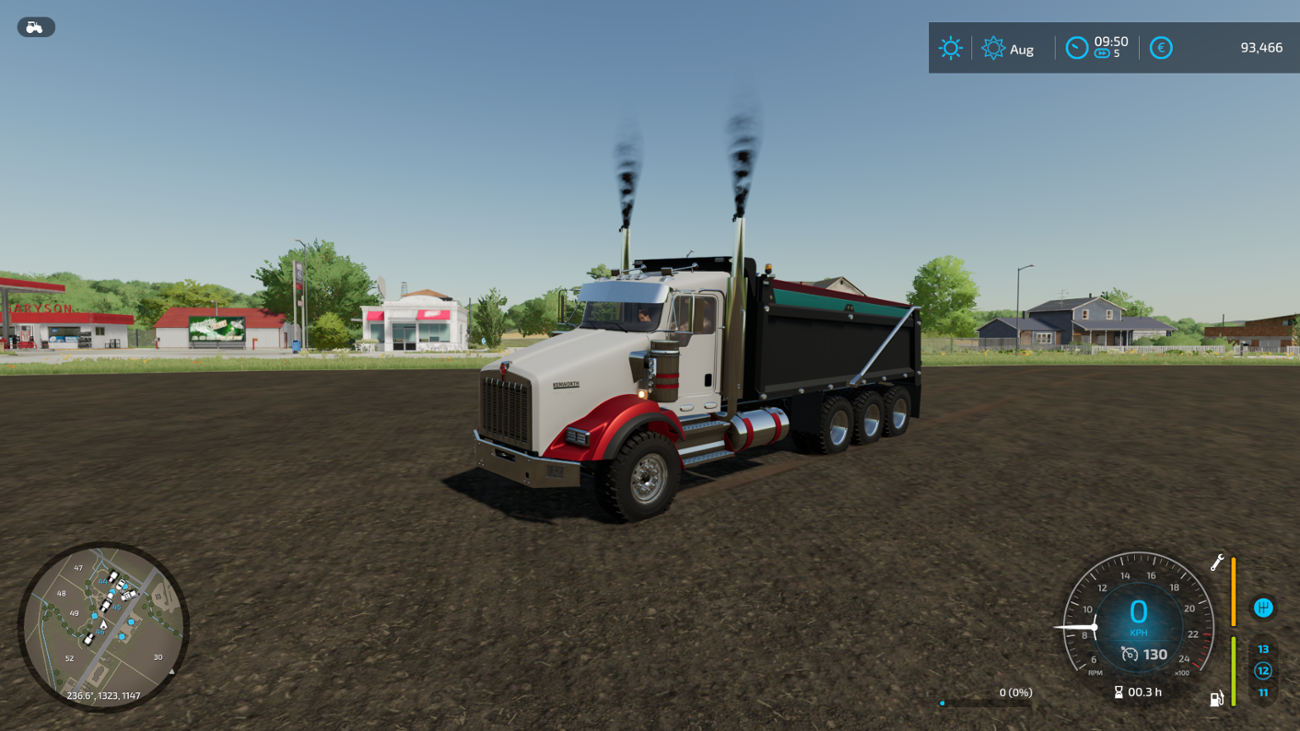Click the player arrow marker on minimap

tap(104, 624)
